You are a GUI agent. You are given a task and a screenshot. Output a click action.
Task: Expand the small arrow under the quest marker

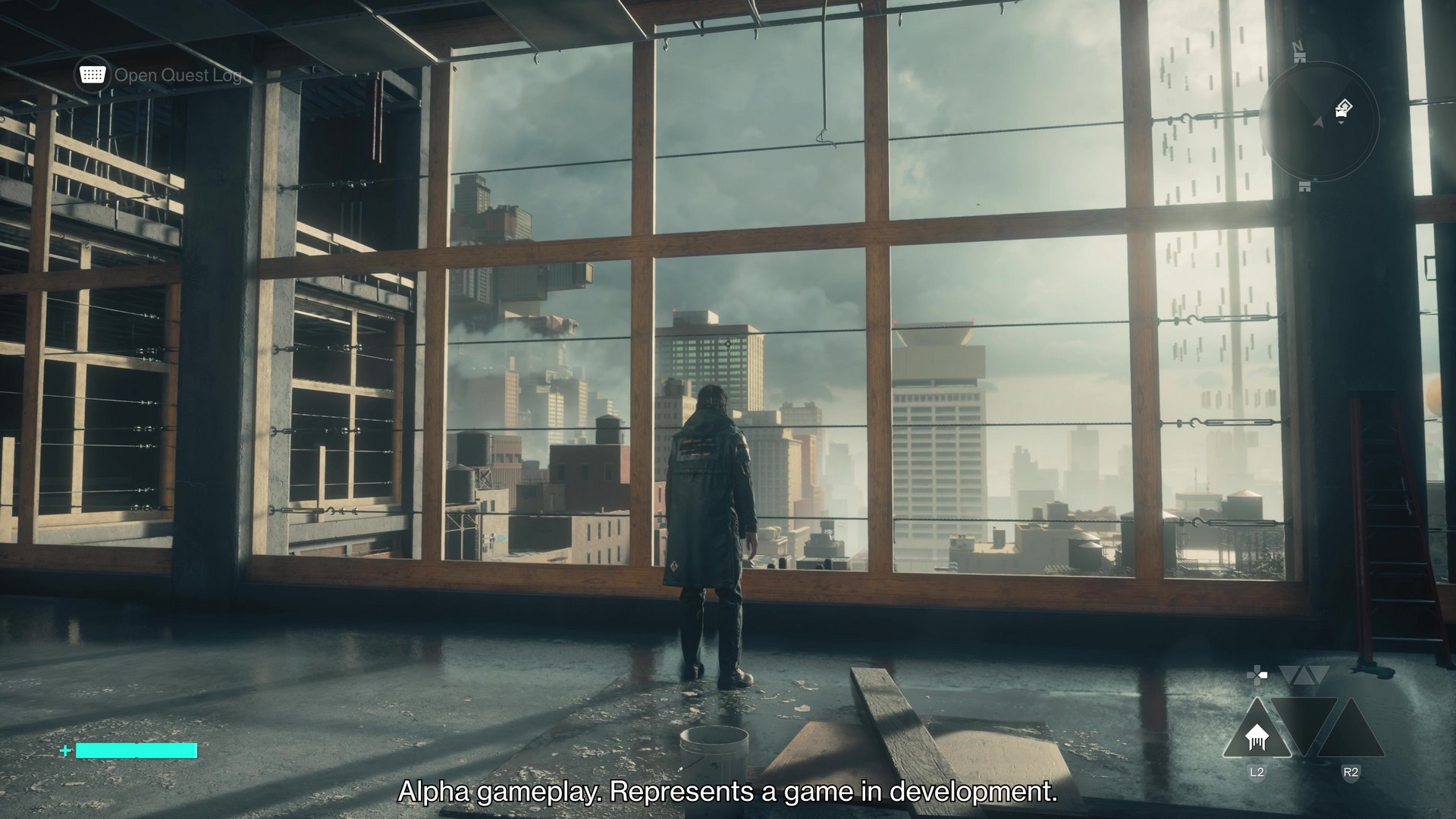point(1341,122)
